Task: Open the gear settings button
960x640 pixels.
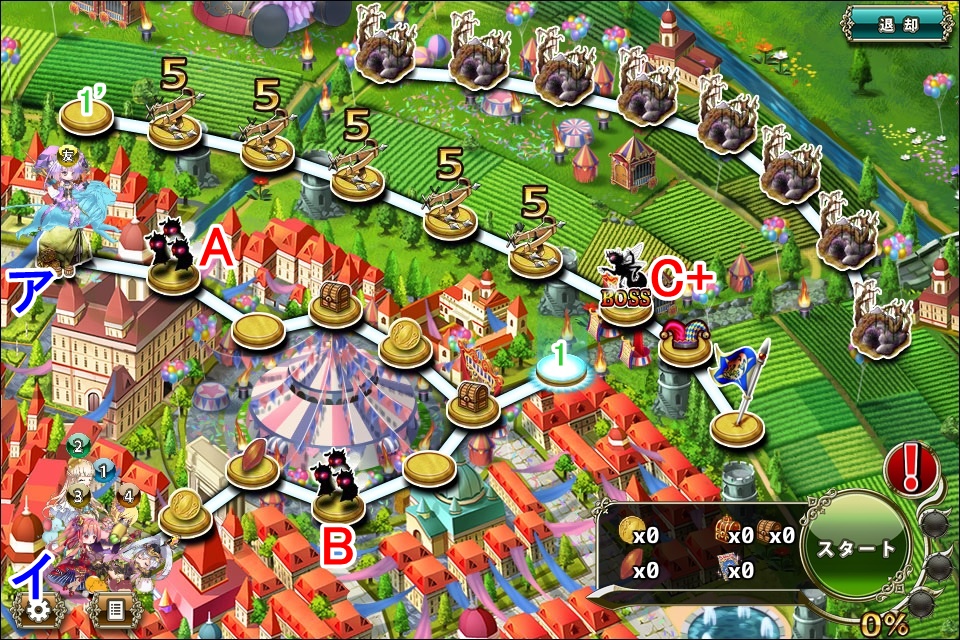Action: (x=36, y=609)
